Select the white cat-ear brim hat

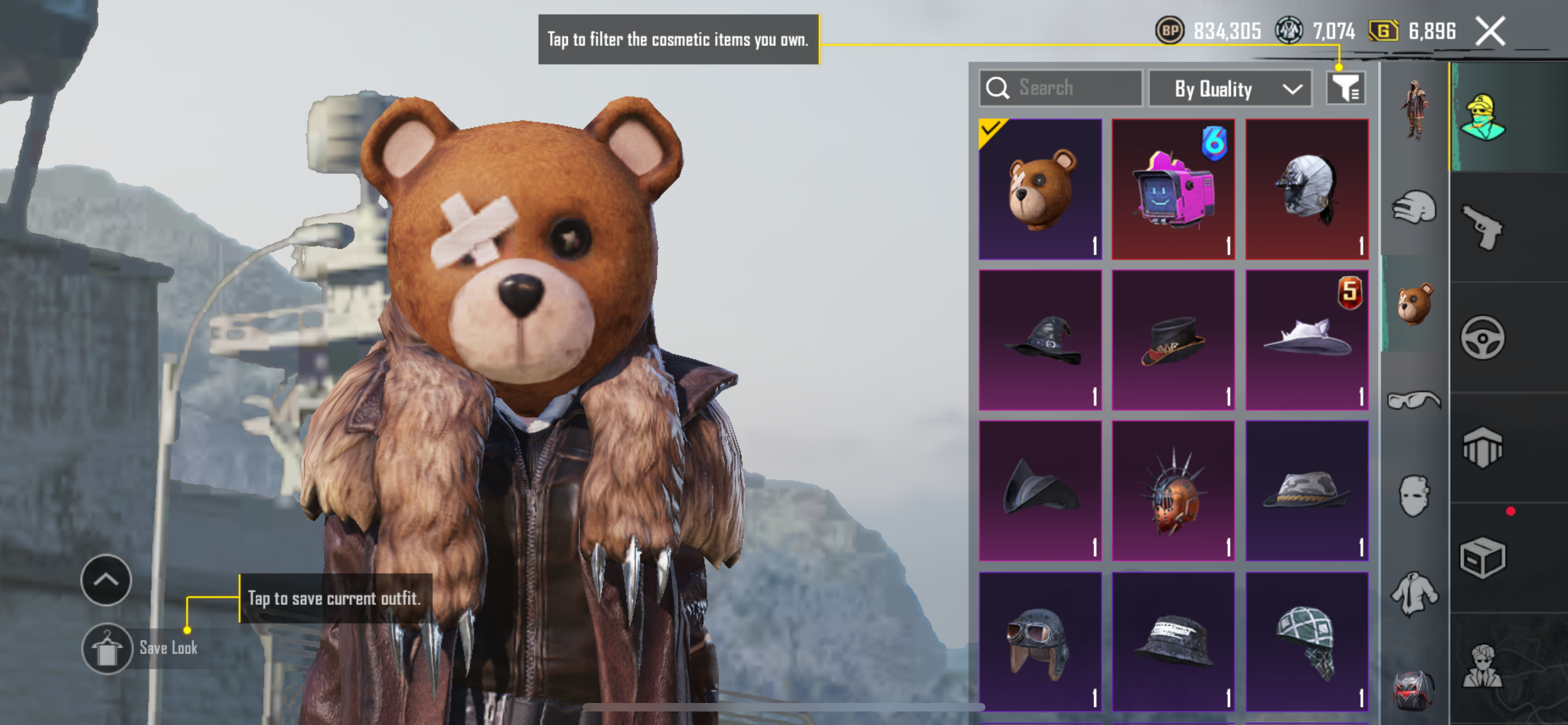(x=1307, y=340)
